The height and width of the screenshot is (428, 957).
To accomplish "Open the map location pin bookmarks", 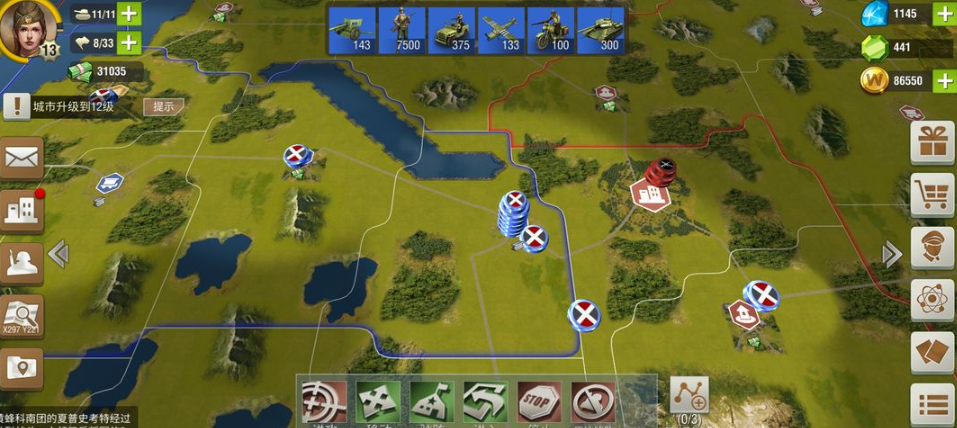I will pyautogui.click(x=21, y=366).
